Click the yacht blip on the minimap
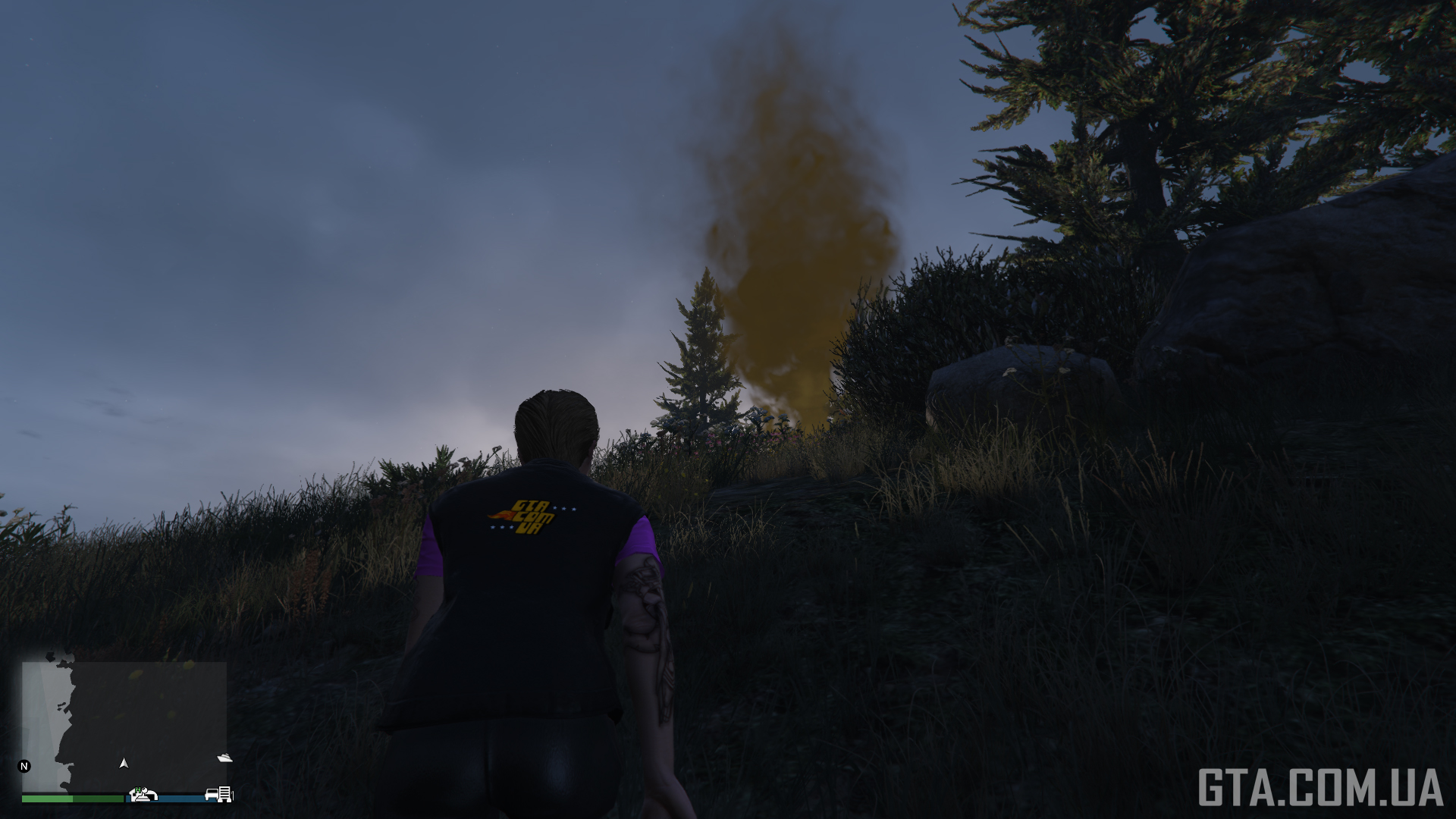1456x819 pixels. [224, 758]
